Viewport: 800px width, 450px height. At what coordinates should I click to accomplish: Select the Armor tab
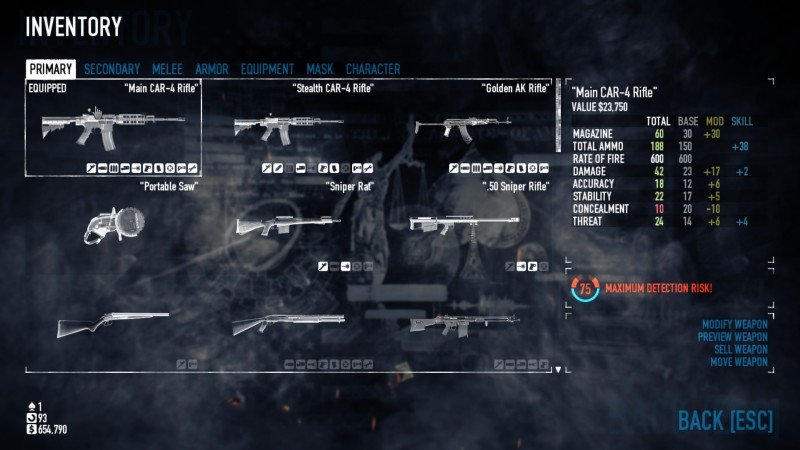point(211,69)
